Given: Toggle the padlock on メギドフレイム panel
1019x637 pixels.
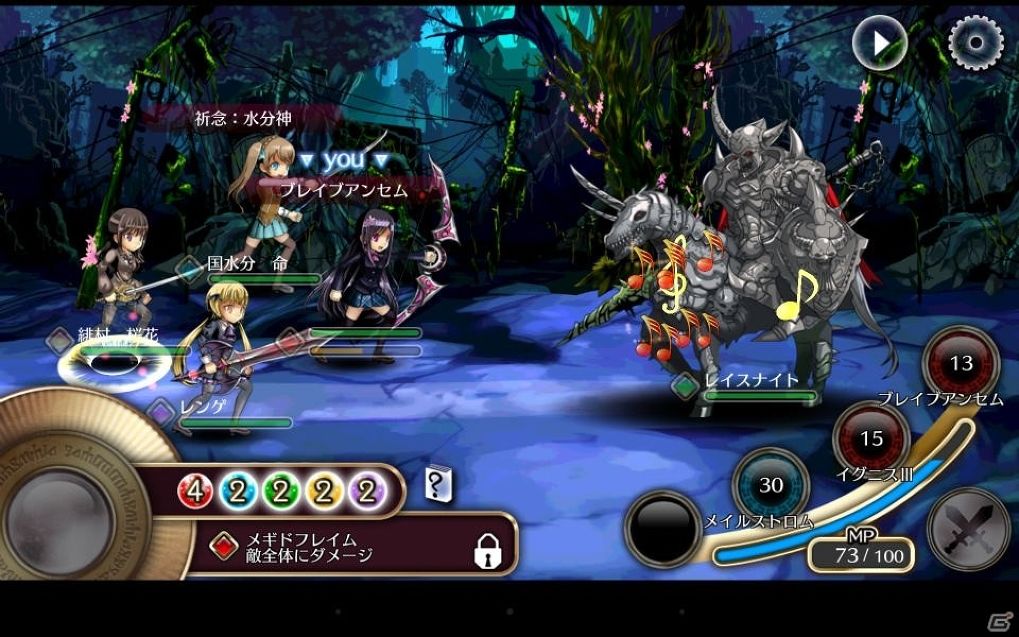Looking at the screenshot, I should click(x=487, y=549).
